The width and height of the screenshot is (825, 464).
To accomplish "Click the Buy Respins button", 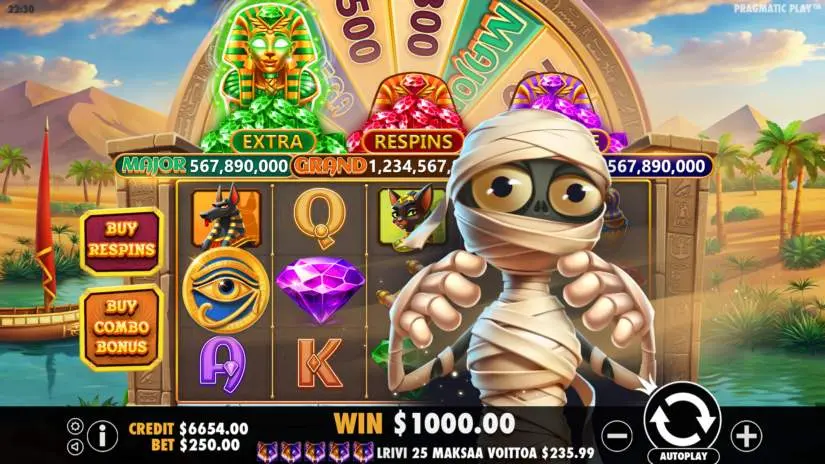I will coord(121,240).
